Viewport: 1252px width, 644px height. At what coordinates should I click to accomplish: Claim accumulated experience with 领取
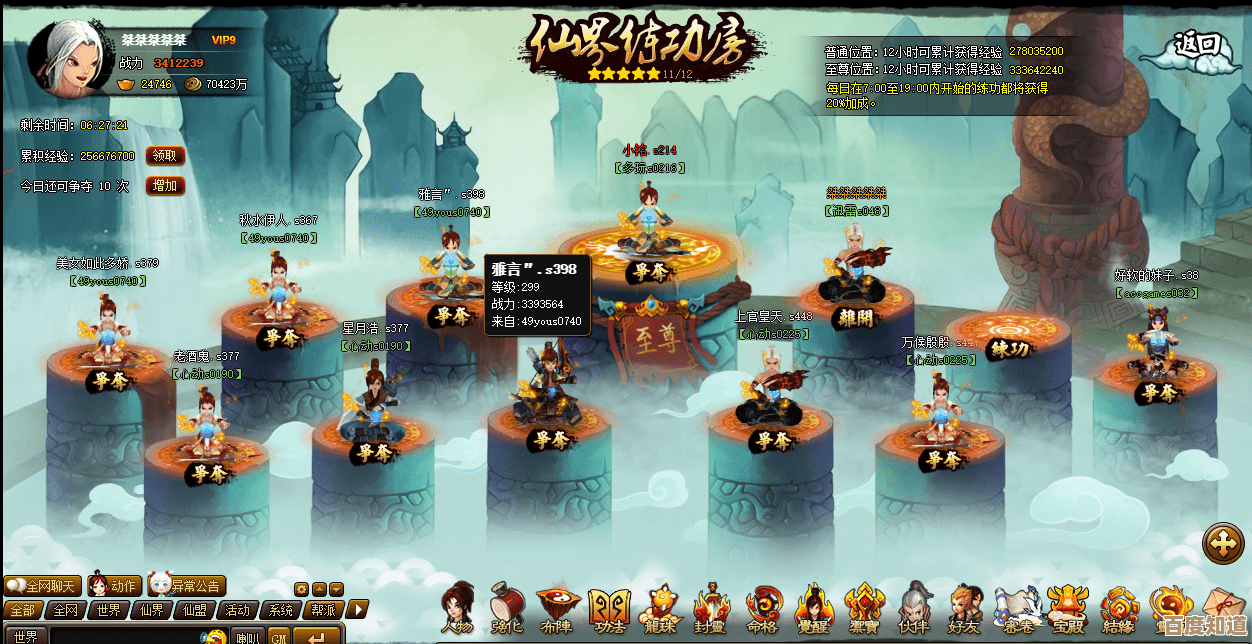pos(165,156)
